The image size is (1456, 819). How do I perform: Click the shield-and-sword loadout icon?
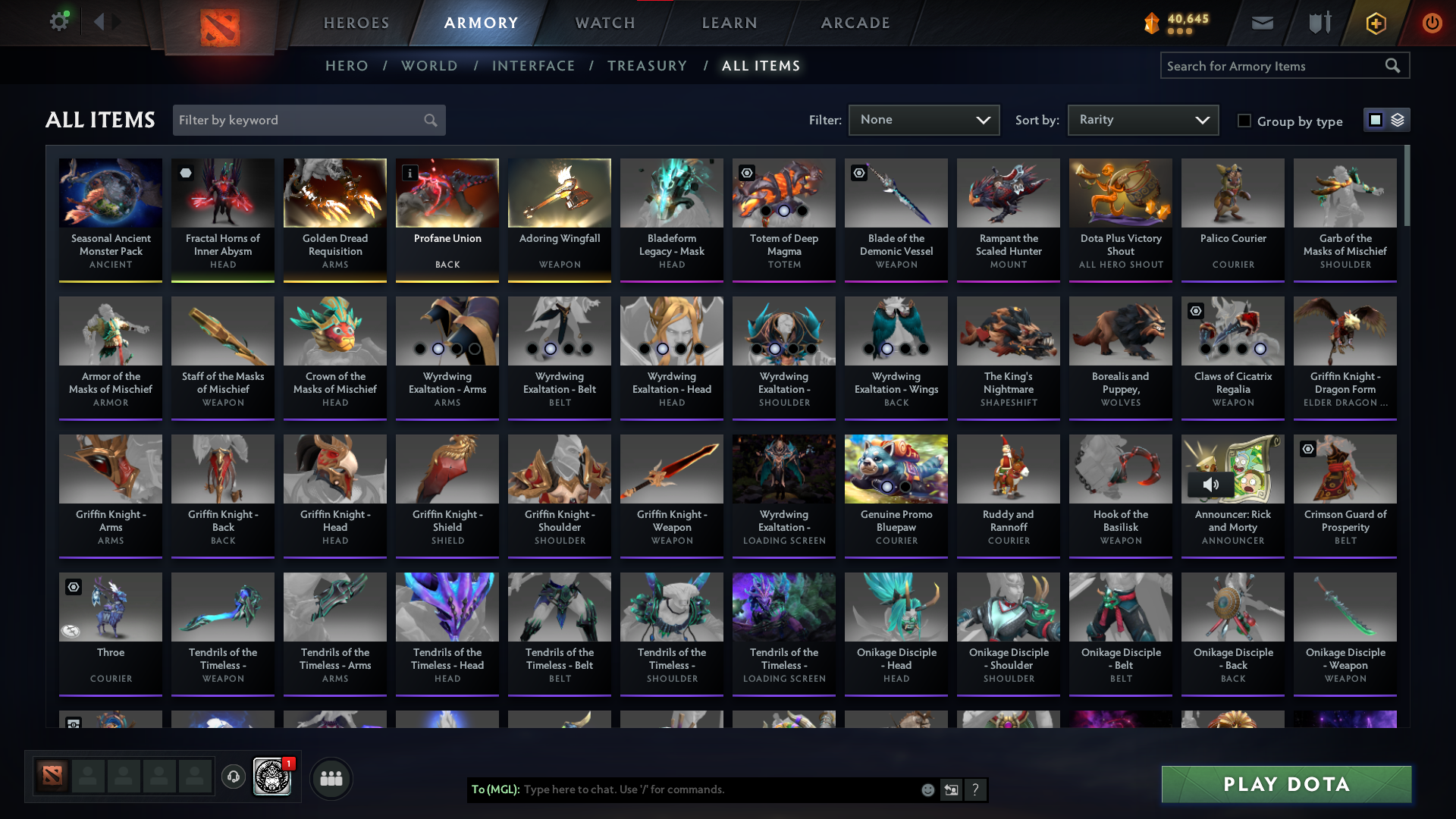coord(1318,23)
